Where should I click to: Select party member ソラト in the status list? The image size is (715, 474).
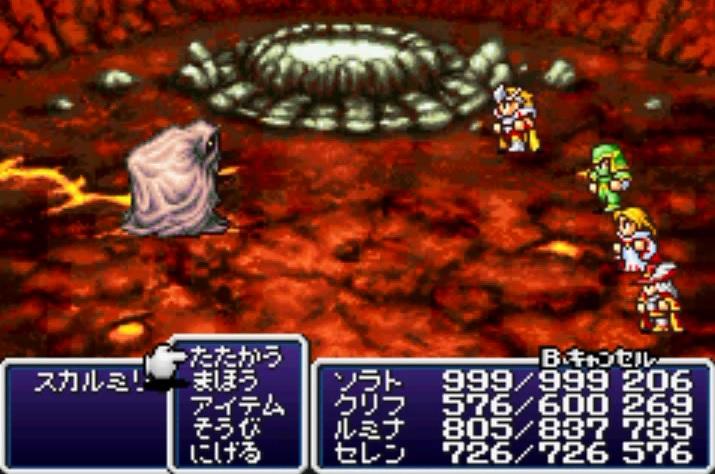(x=366, y=381)
